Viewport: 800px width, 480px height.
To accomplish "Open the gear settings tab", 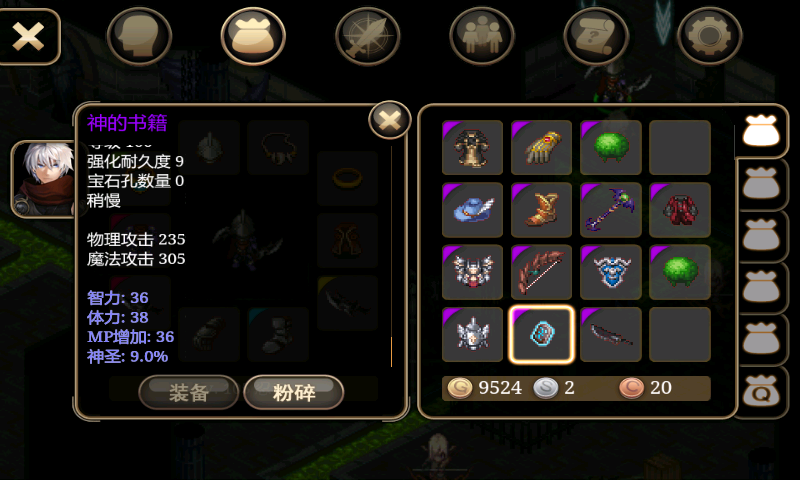I will coord(710,36).
